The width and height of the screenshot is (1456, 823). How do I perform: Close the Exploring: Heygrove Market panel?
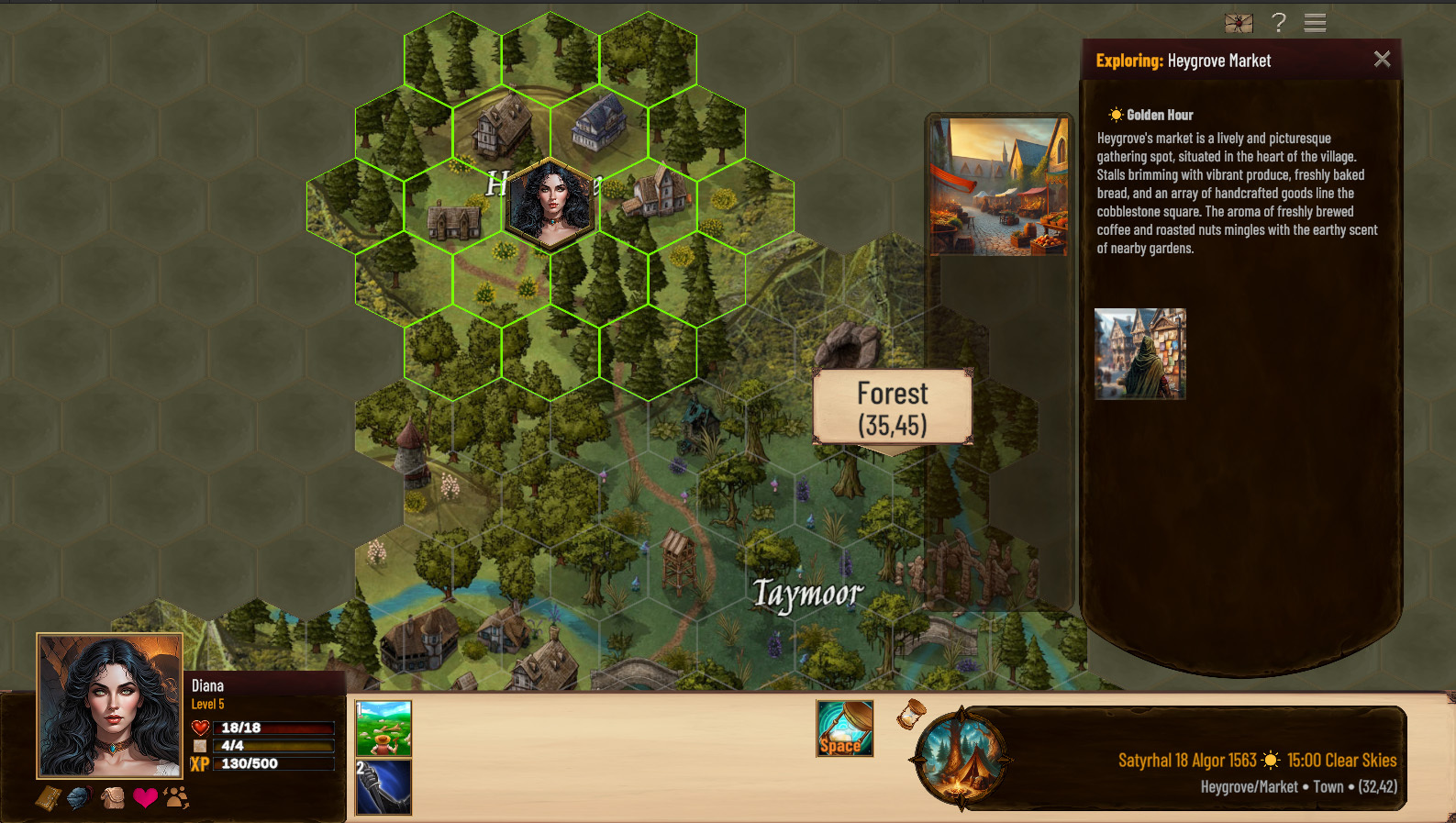(x=1383, y=59)
